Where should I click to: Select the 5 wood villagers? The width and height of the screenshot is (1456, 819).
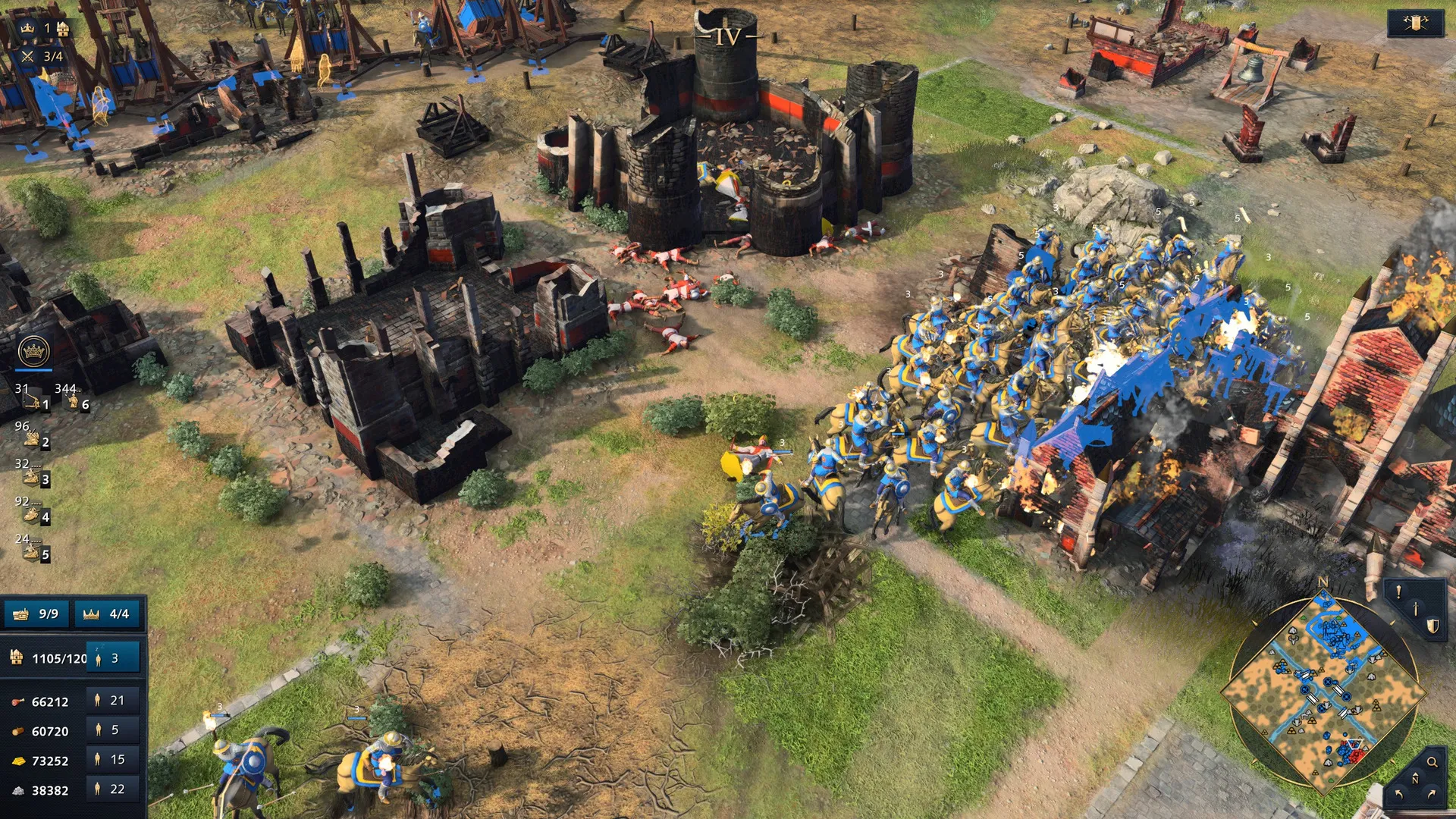click(x=113, y=730)
